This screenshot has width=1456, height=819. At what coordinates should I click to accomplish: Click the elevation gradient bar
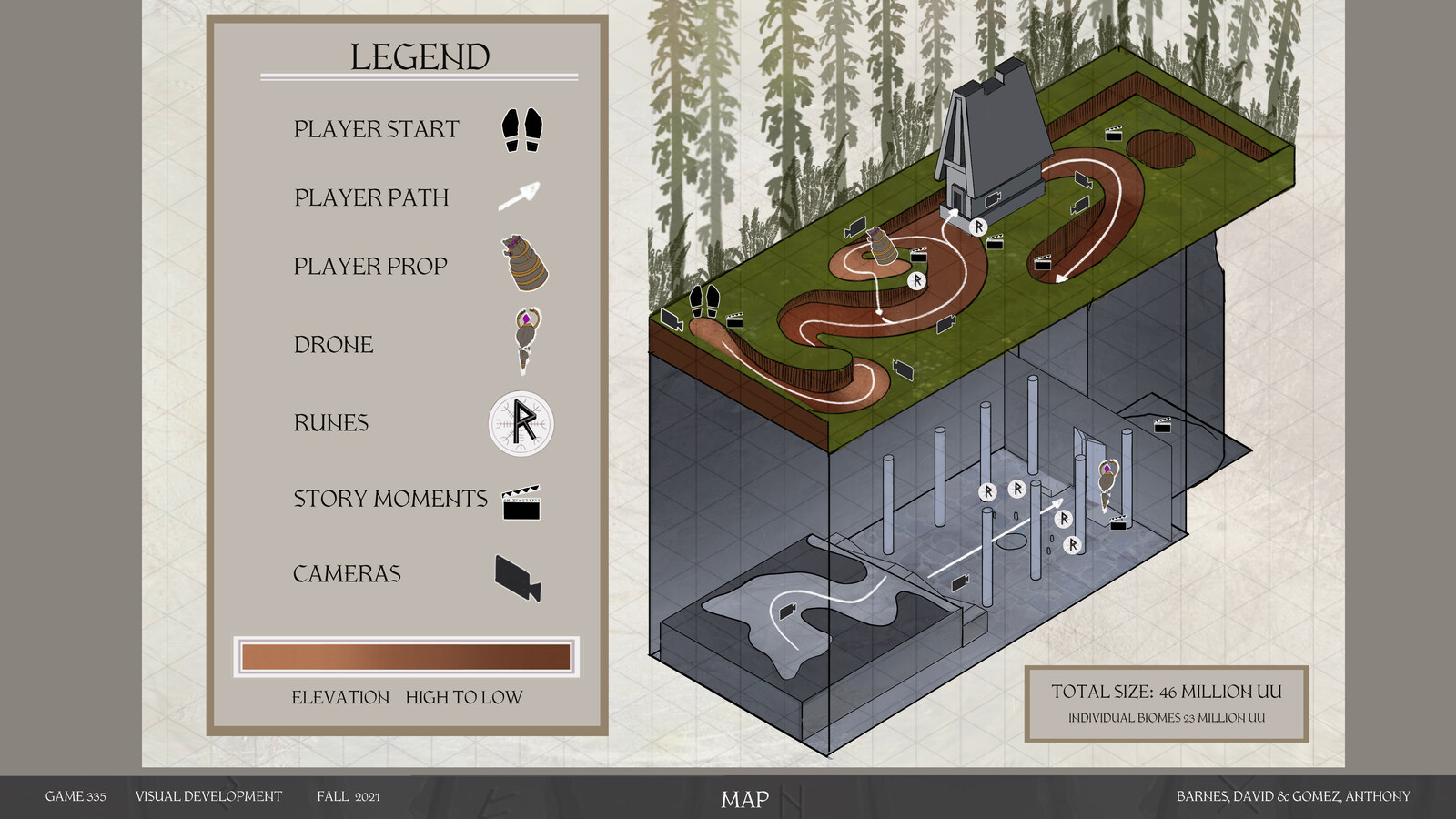[x=406, y=656]
